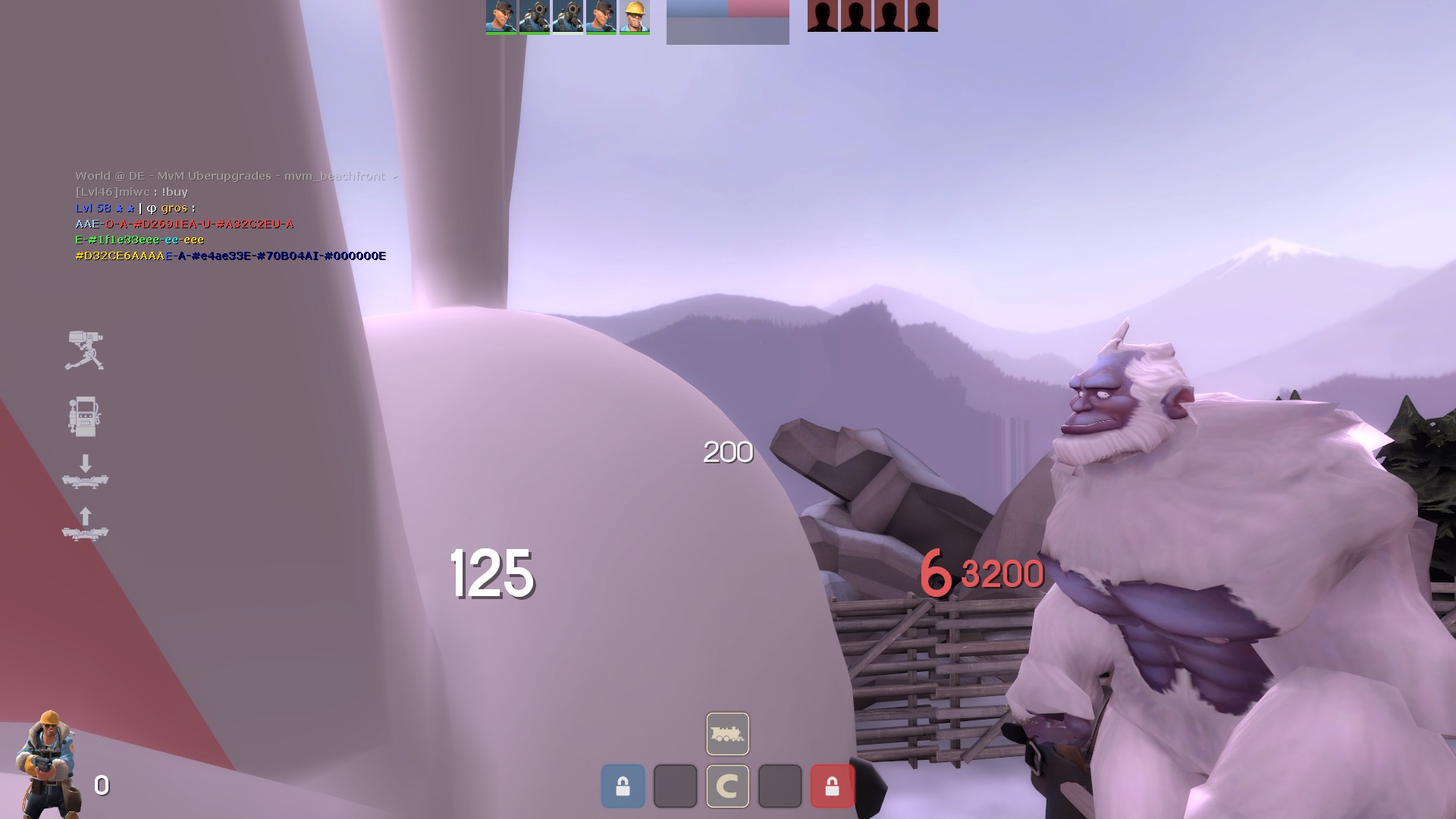Screen dimensions: 1456x819
Task: Choose the neutral control point marked C
Action: [x=727, y=786]
